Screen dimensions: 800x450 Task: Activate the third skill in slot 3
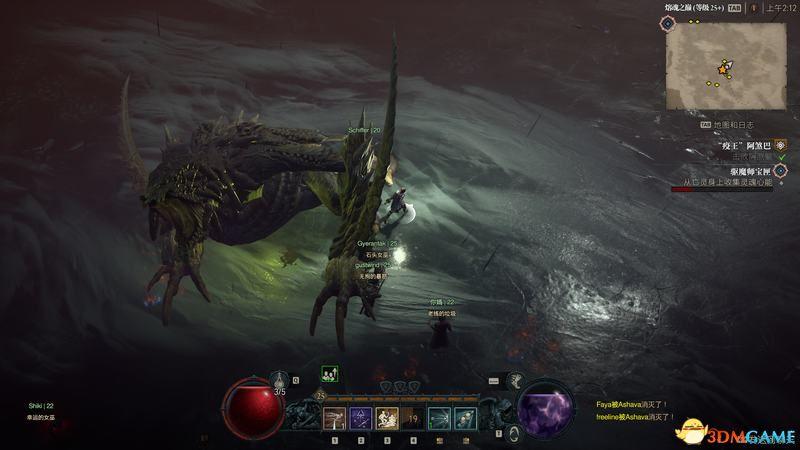point(385,418)
